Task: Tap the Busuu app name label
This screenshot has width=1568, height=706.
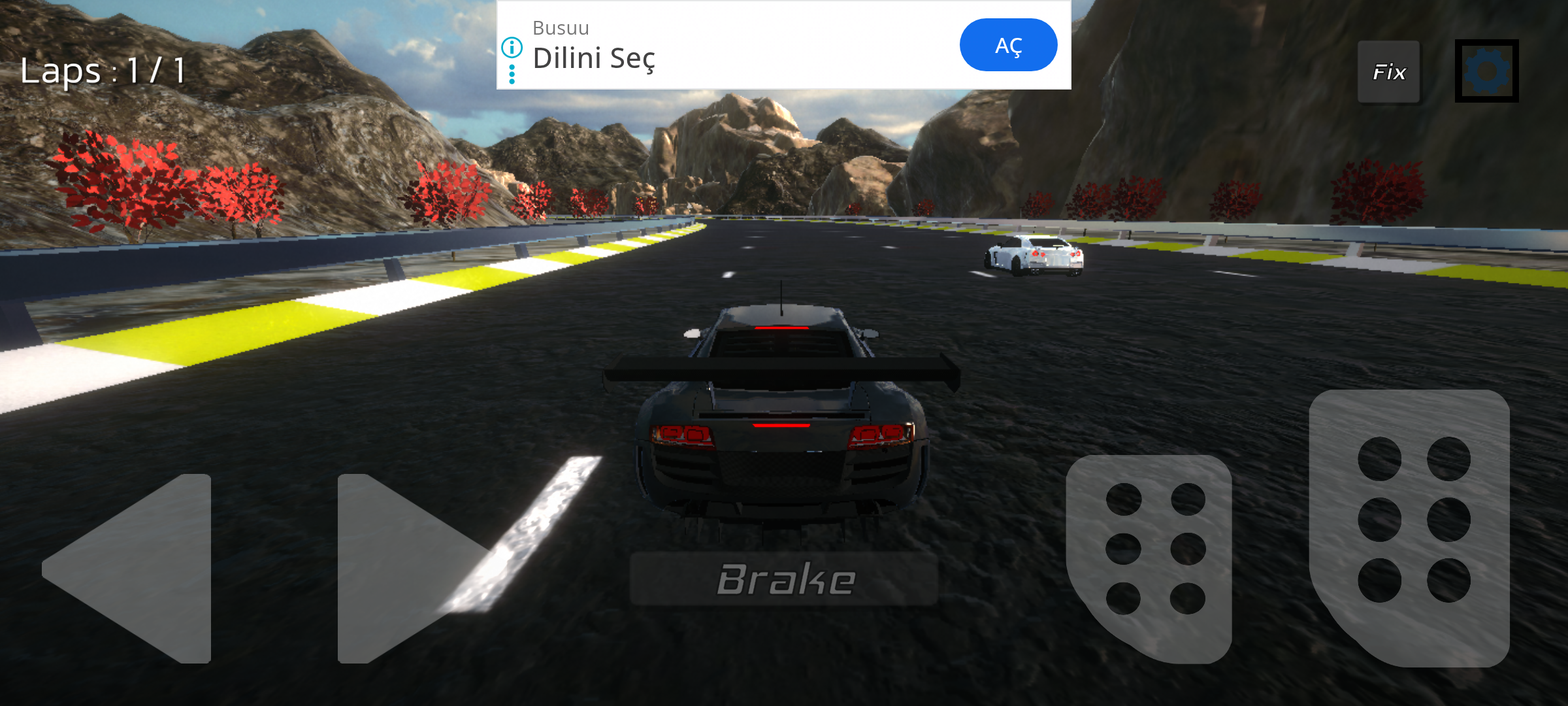Action: [x=560, y=27]
